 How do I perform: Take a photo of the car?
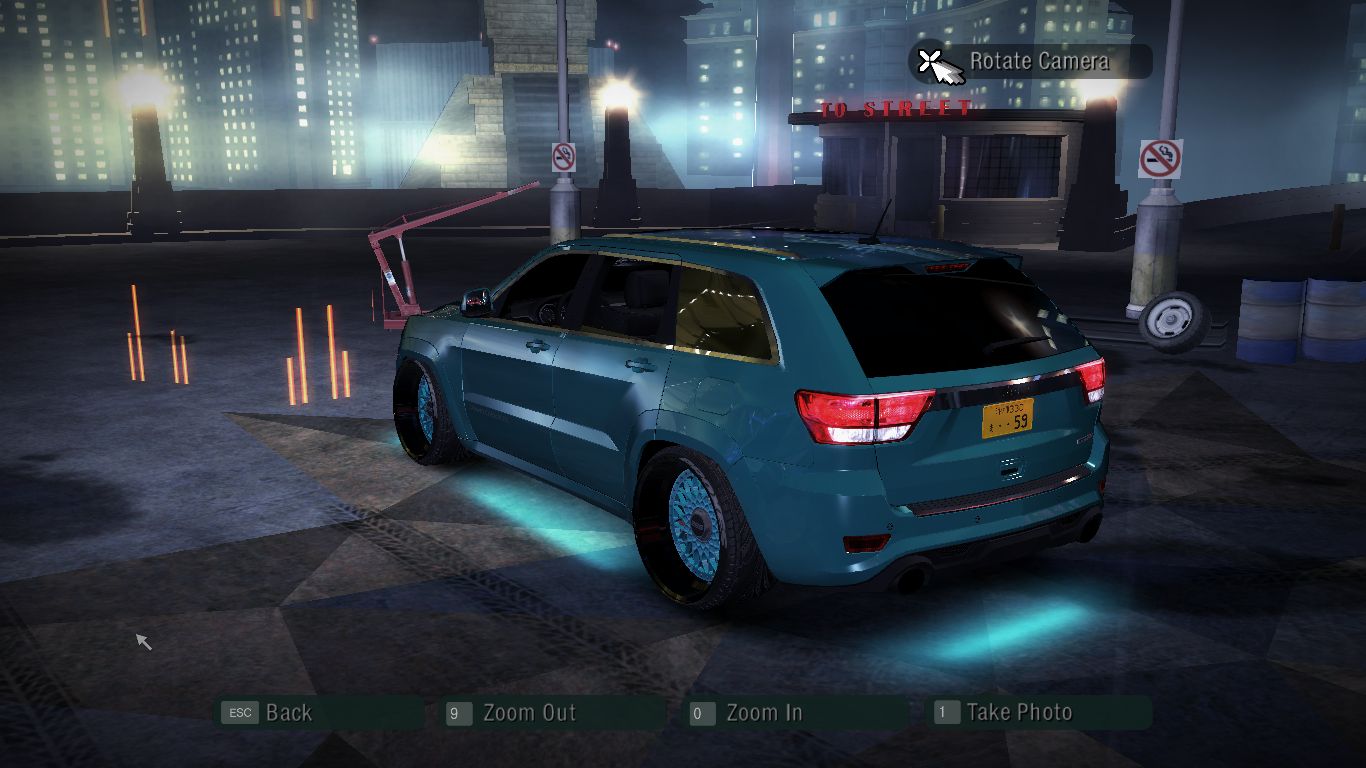click(x=1018, y=713)
